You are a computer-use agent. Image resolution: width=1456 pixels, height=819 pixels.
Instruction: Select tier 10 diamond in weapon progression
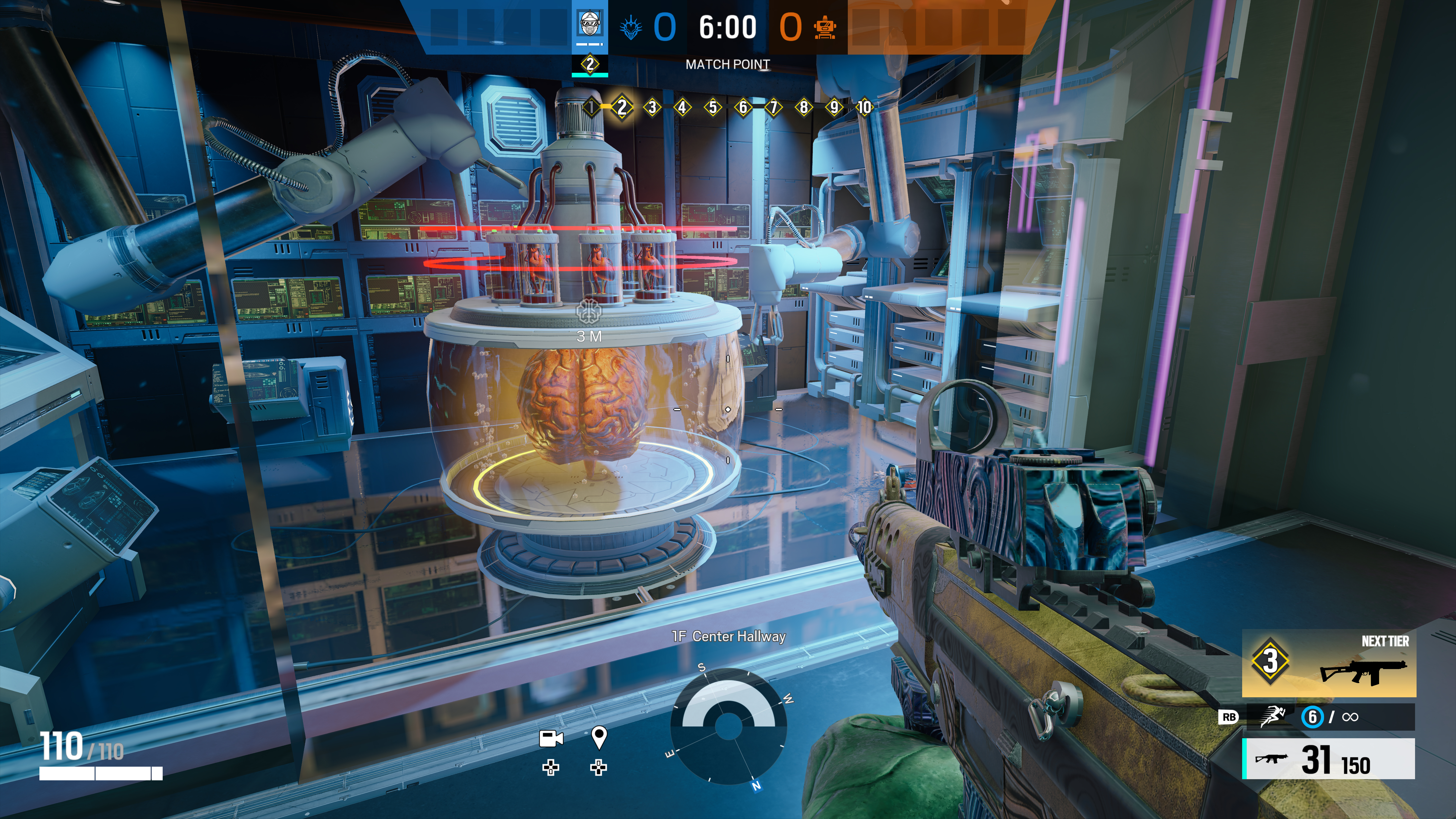[x=864, y=107]
